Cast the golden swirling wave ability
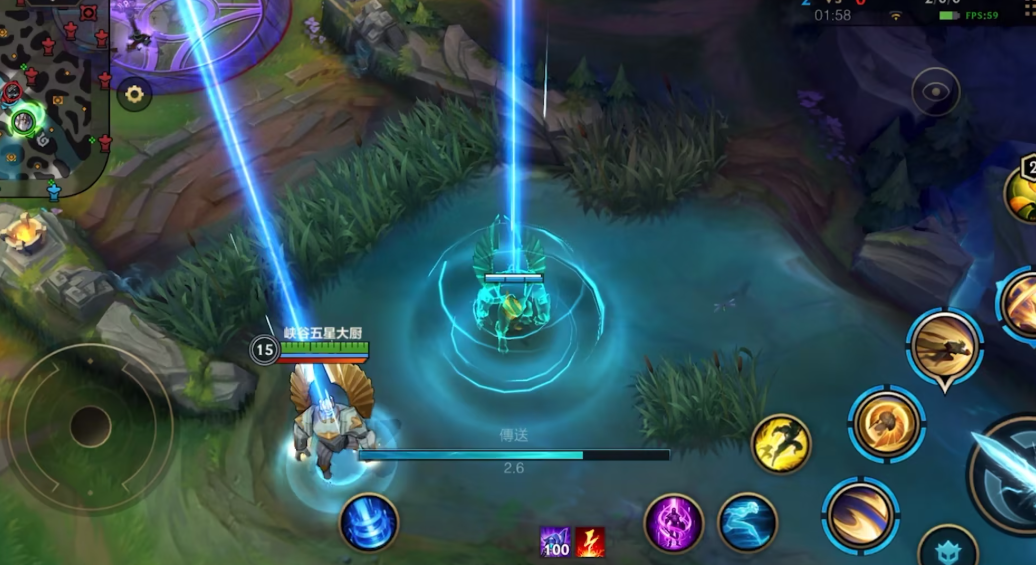This screenshot has height=565, width=1036. click(x=860, y=515)
